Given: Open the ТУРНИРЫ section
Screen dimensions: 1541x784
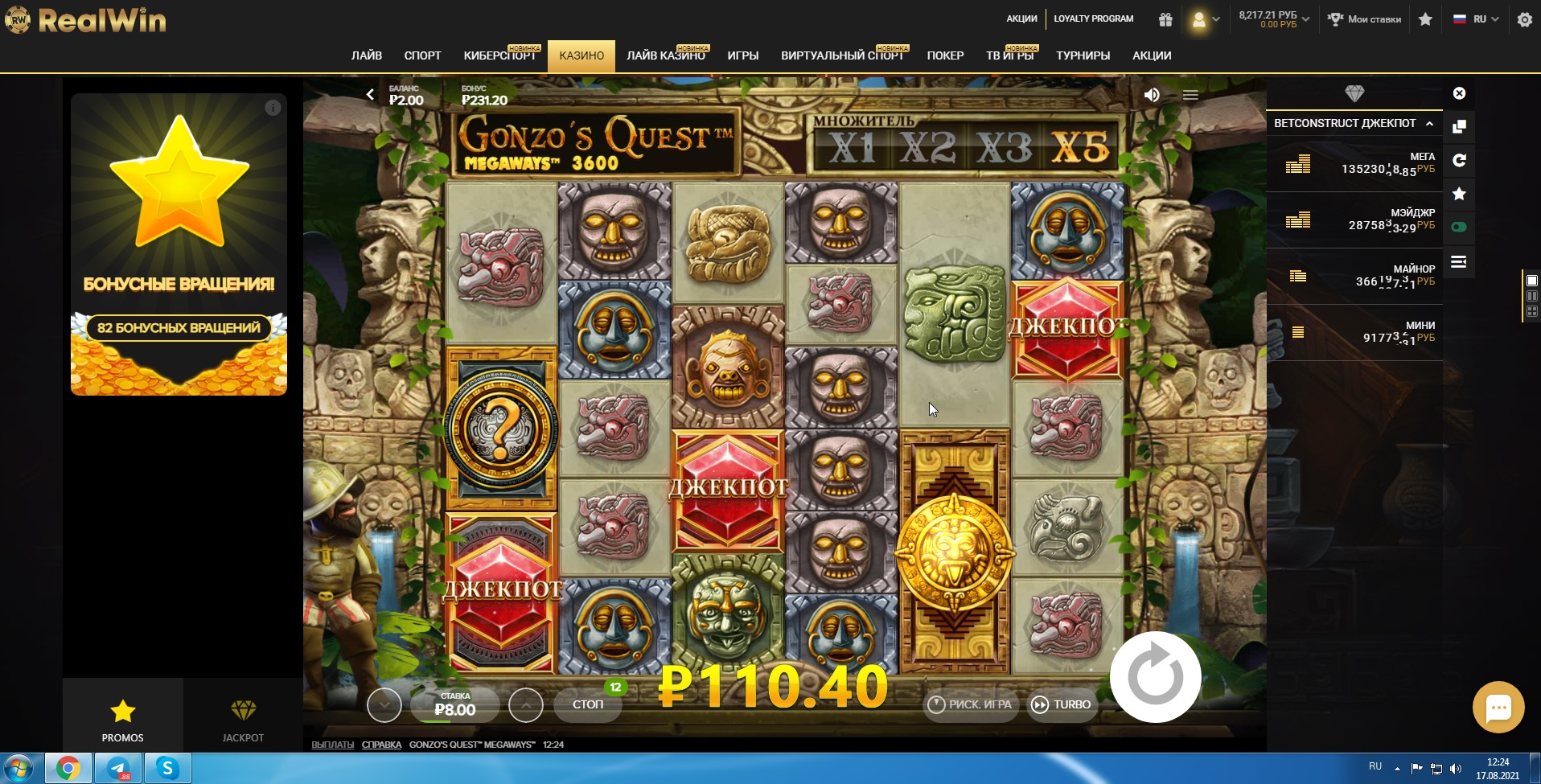Looking at the screenshot, I should [1083, 55].
